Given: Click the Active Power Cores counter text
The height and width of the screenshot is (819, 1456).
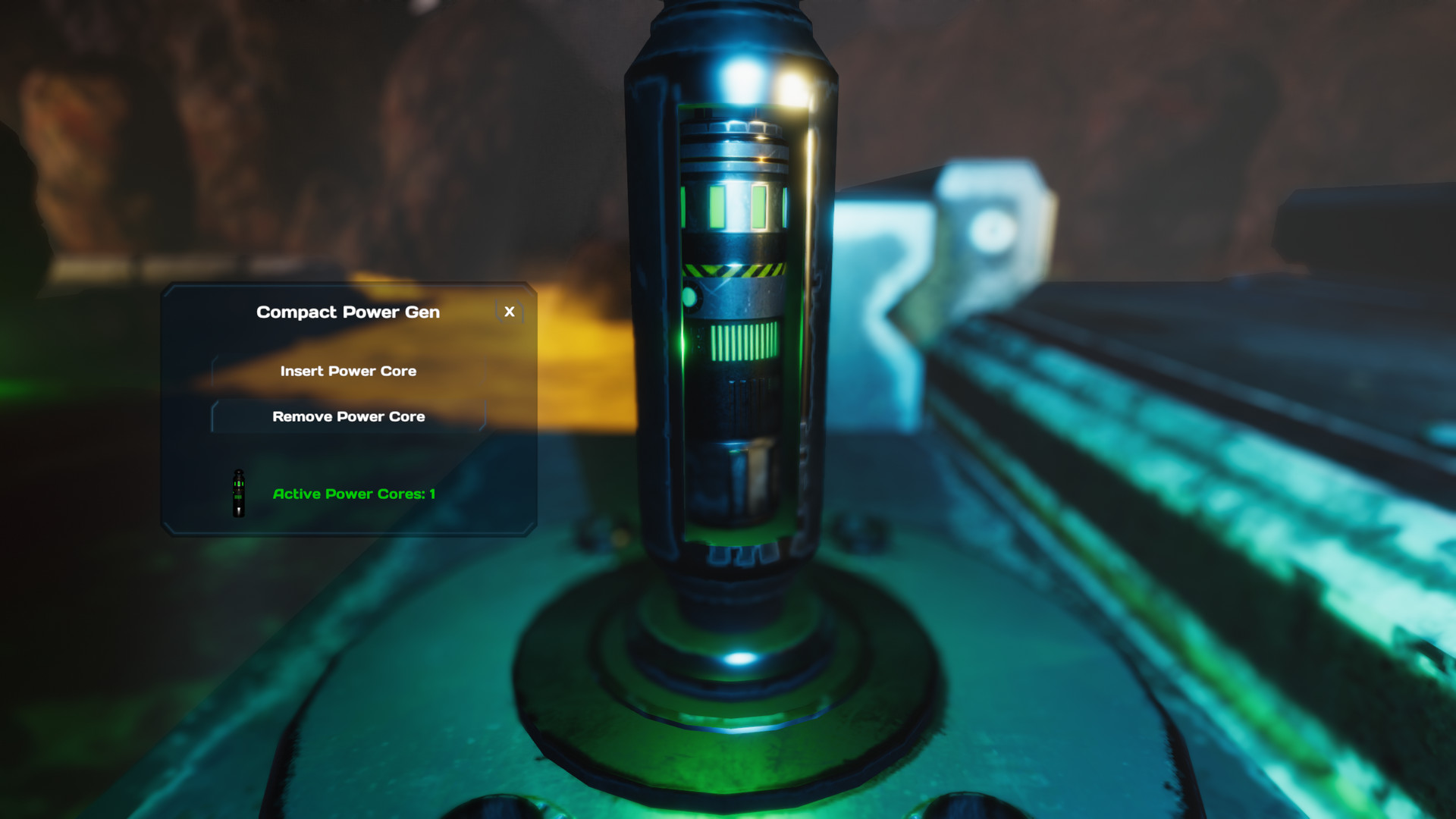Looking at the screenshot, I should point(353,494).
